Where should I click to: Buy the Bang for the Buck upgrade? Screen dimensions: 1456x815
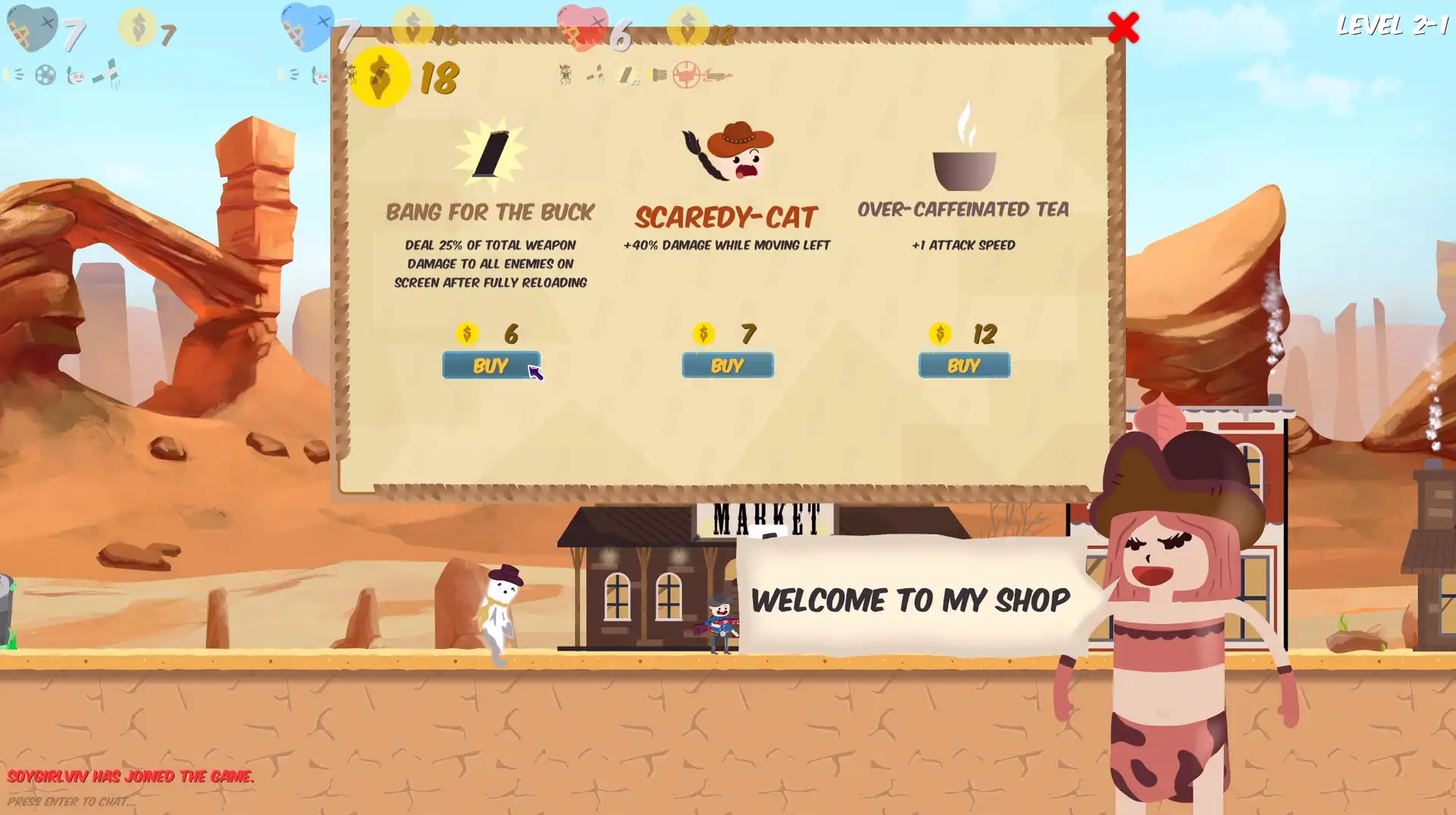[x=491, y=365]
